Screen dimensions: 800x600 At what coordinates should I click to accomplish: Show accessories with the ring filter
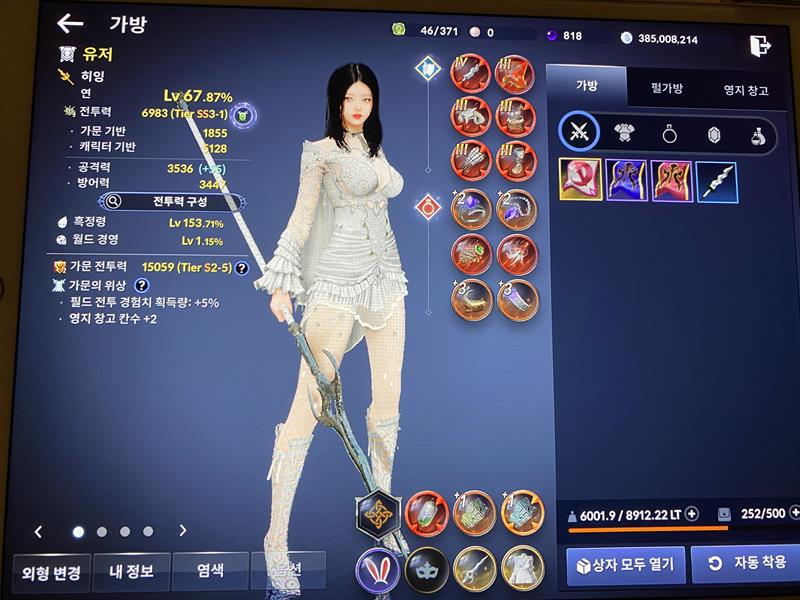pyautogui.click(x=670, y=134)
